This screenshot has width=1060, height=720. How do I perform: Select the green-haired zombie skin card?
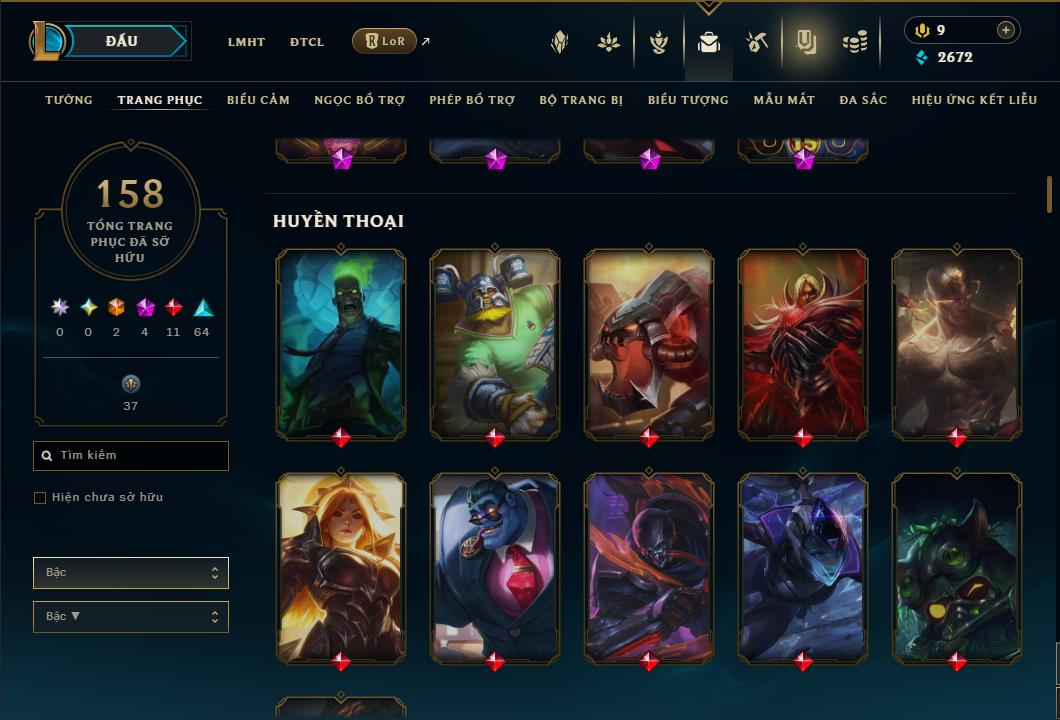point(341,343)
